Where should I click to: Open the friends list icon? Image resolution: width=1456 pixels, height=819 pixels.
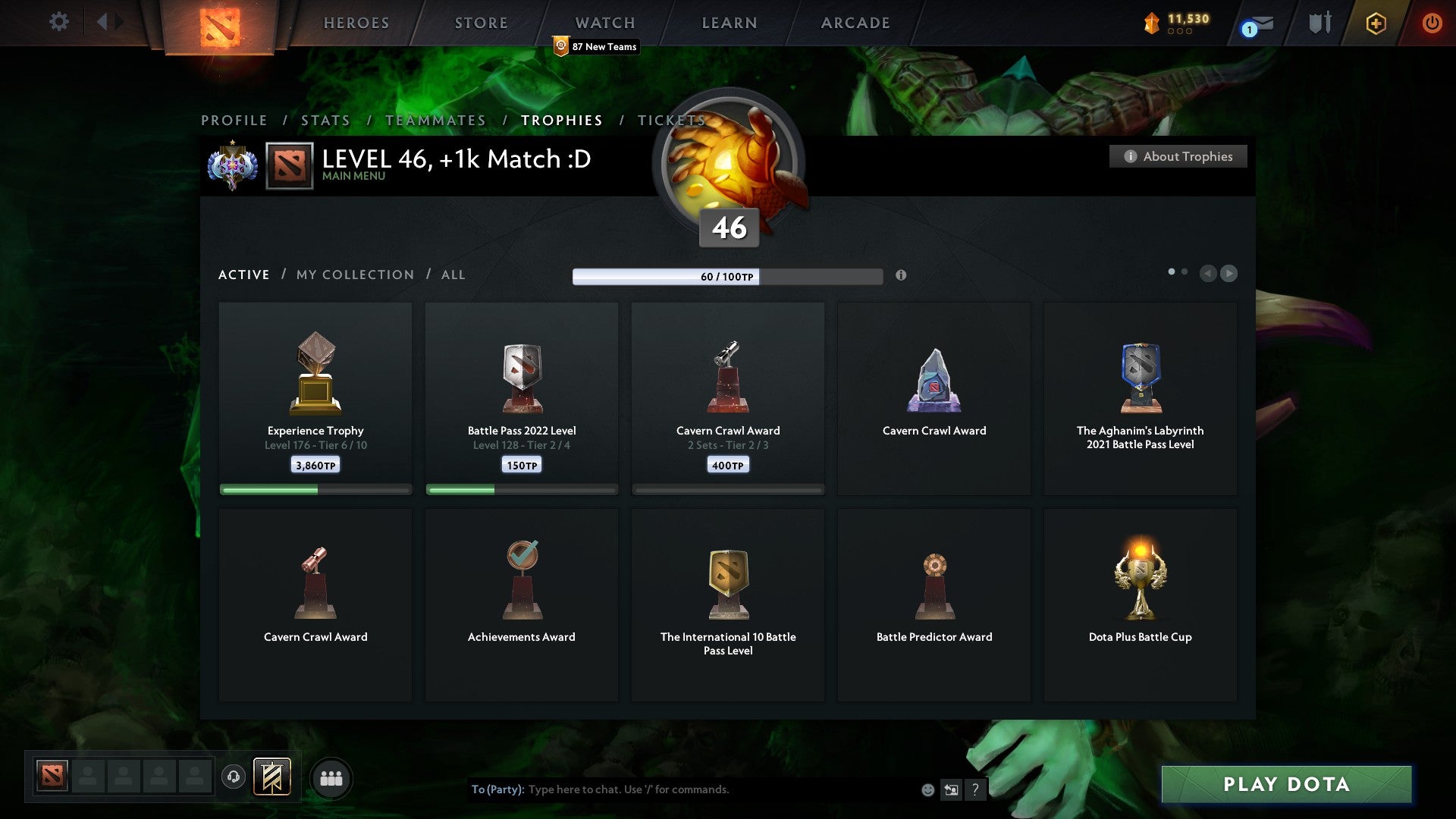(331, 778)
